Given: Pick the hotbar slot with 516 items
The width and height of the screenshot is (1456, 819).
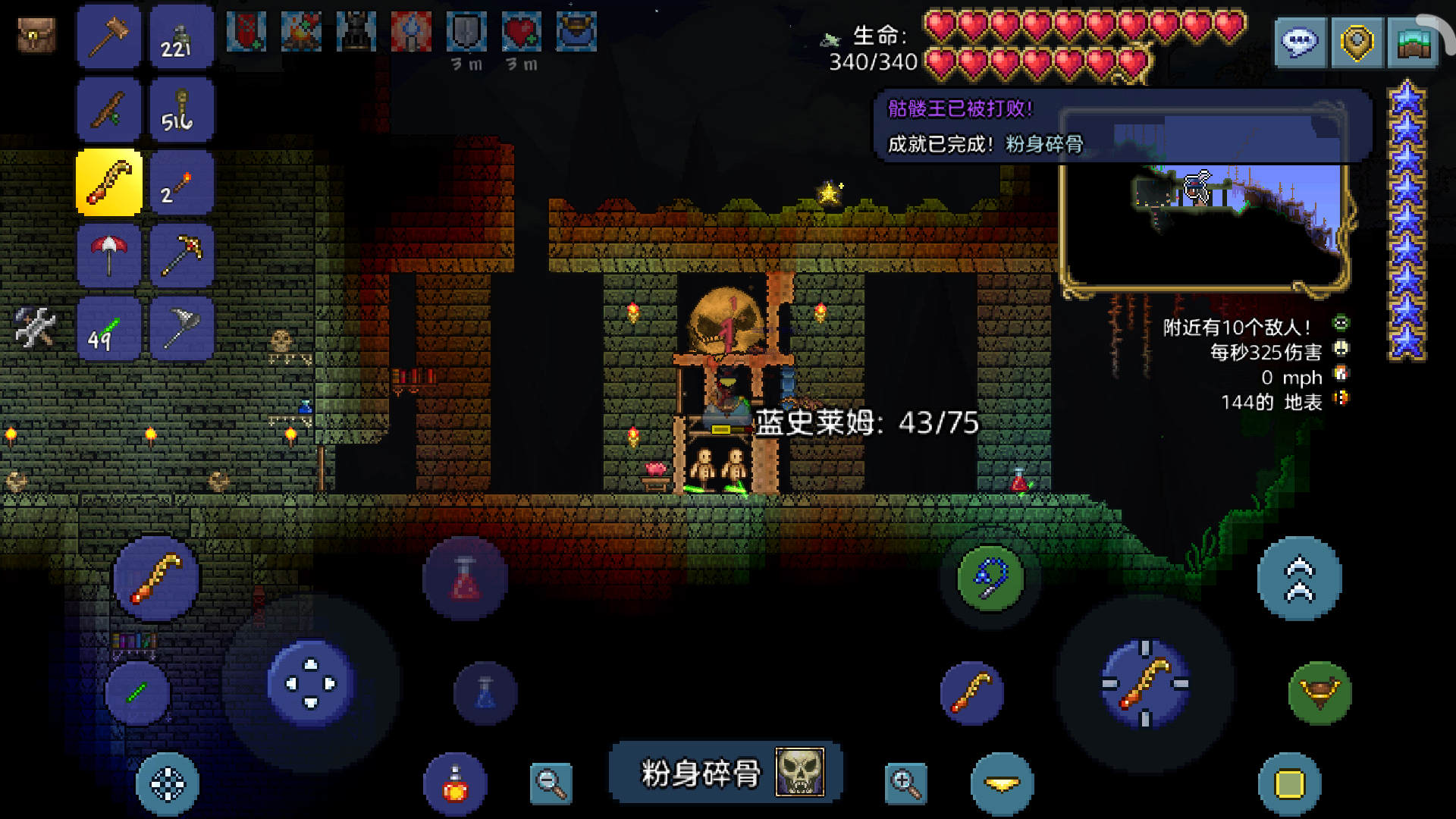Looking at the screenshot, I should pyautogui.click(x=181, y=110).
